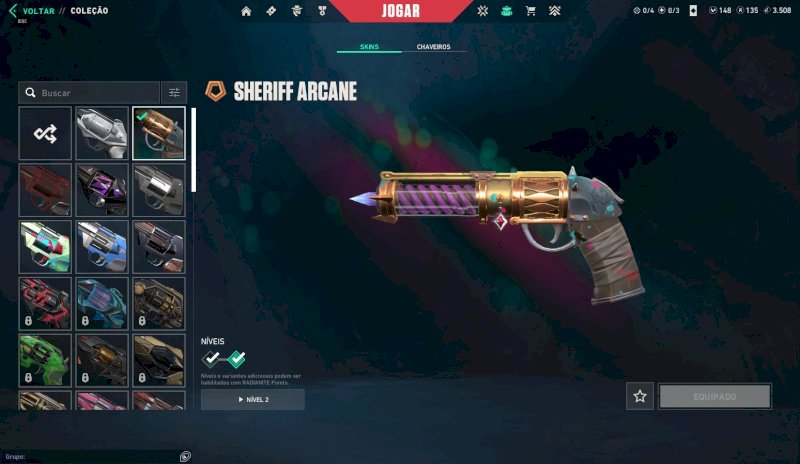Start playing with the JOGAR button

coord(400,12)
